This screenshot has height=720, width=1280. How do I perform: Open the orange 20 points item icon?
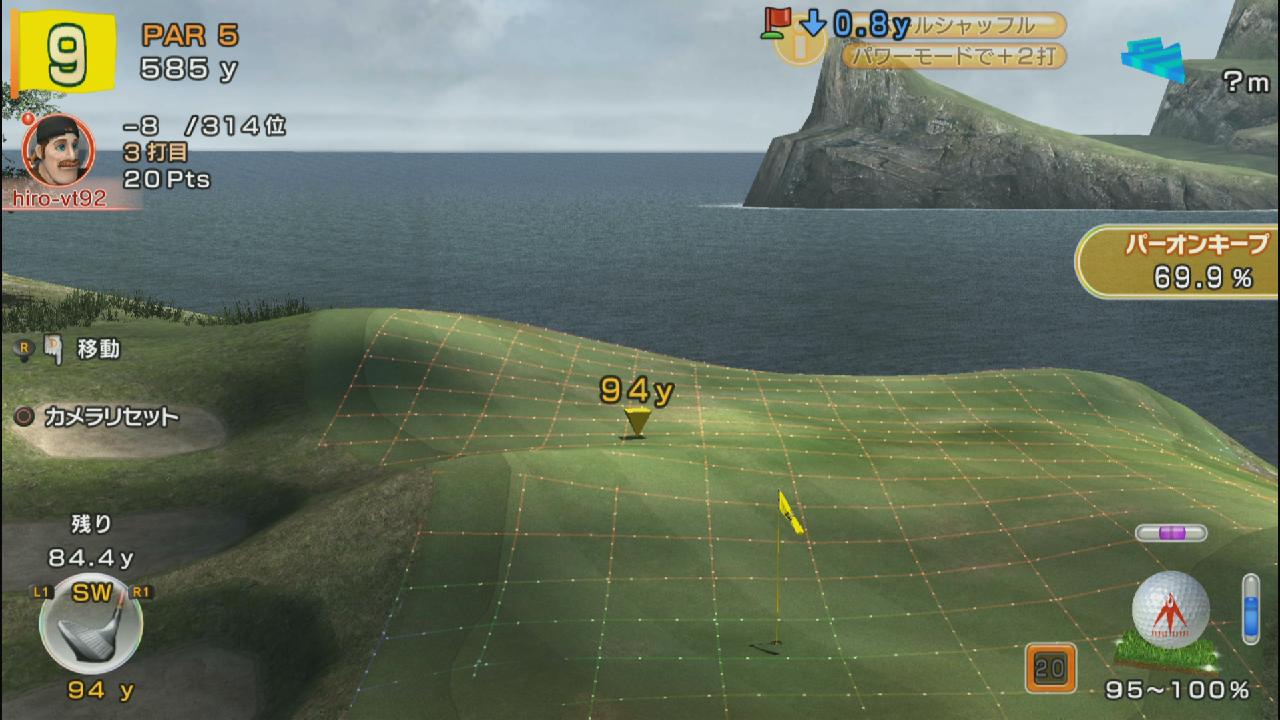coord(1050,668)
